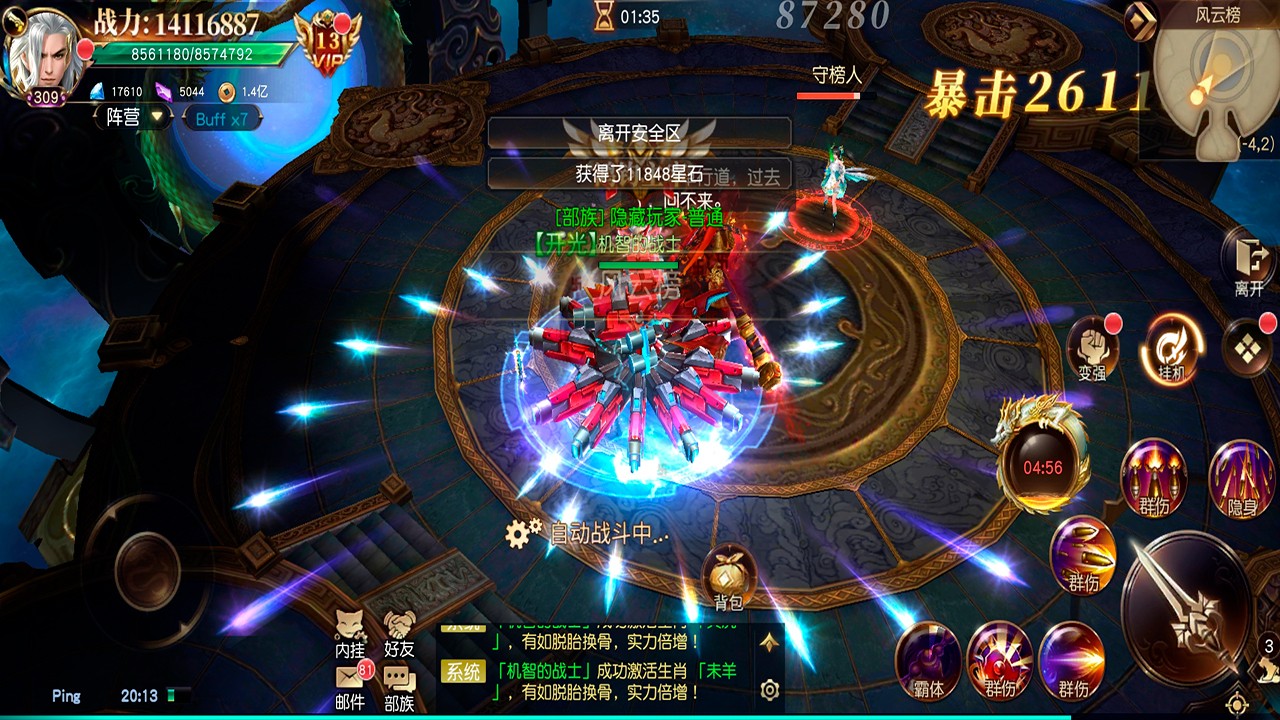Show the Buff x7 list

point(221,119)
